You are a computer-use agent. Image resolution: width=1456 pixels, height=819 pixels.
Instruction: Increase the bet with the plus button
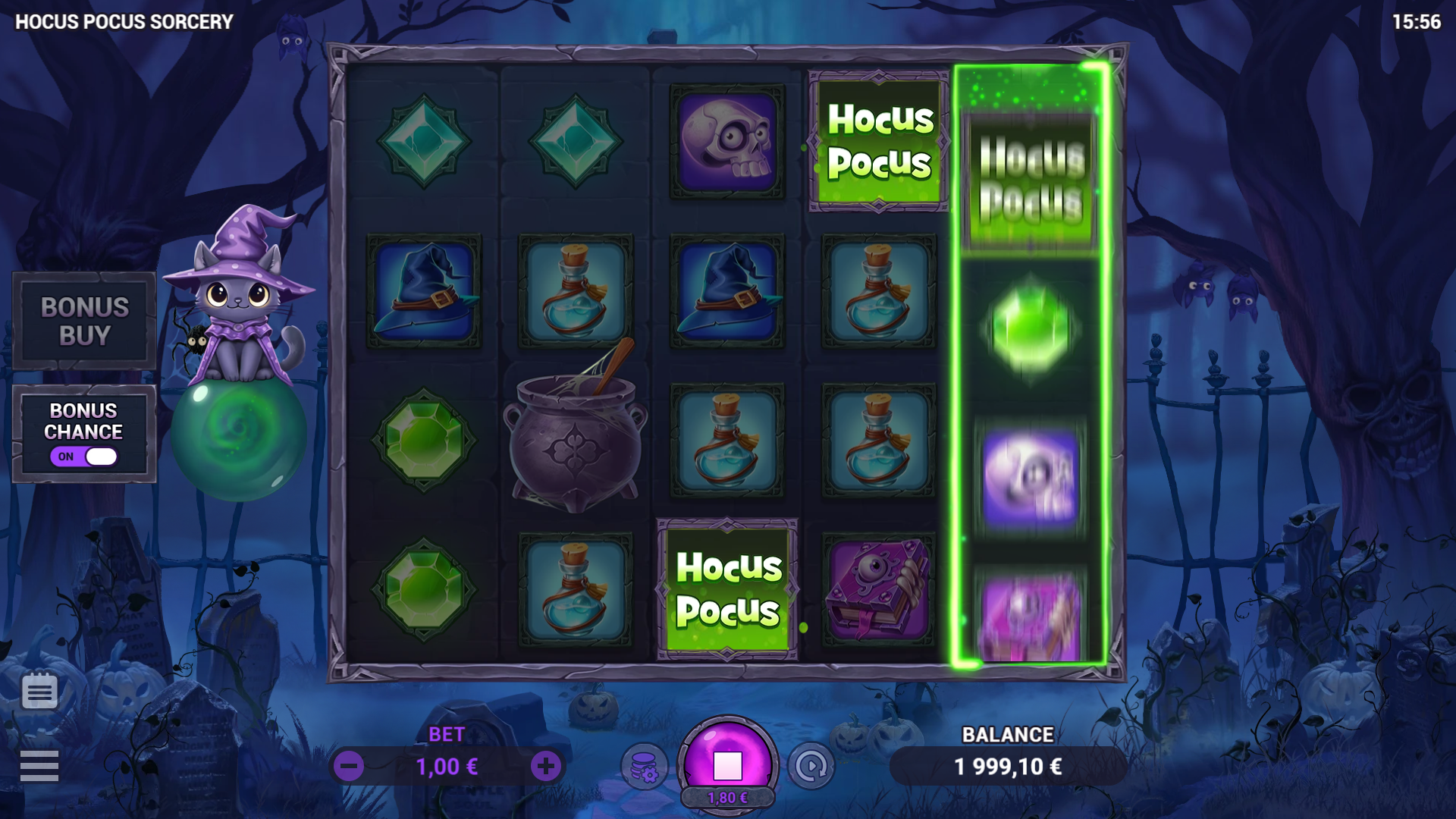pyautogui.click(x=545, y=767)
